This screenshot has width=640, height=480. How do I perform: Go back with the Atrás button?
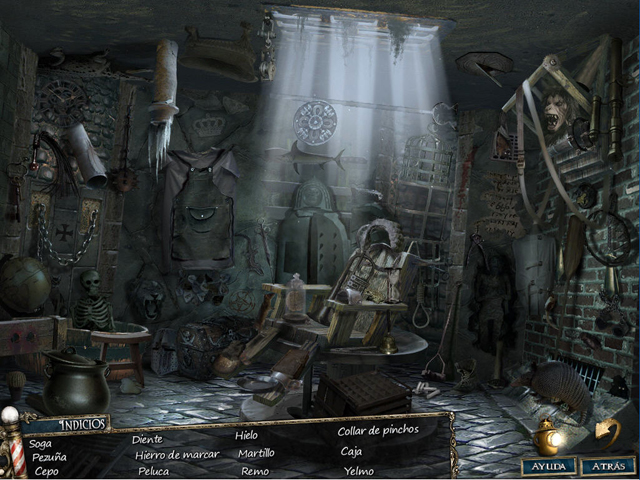click(607, 466)
